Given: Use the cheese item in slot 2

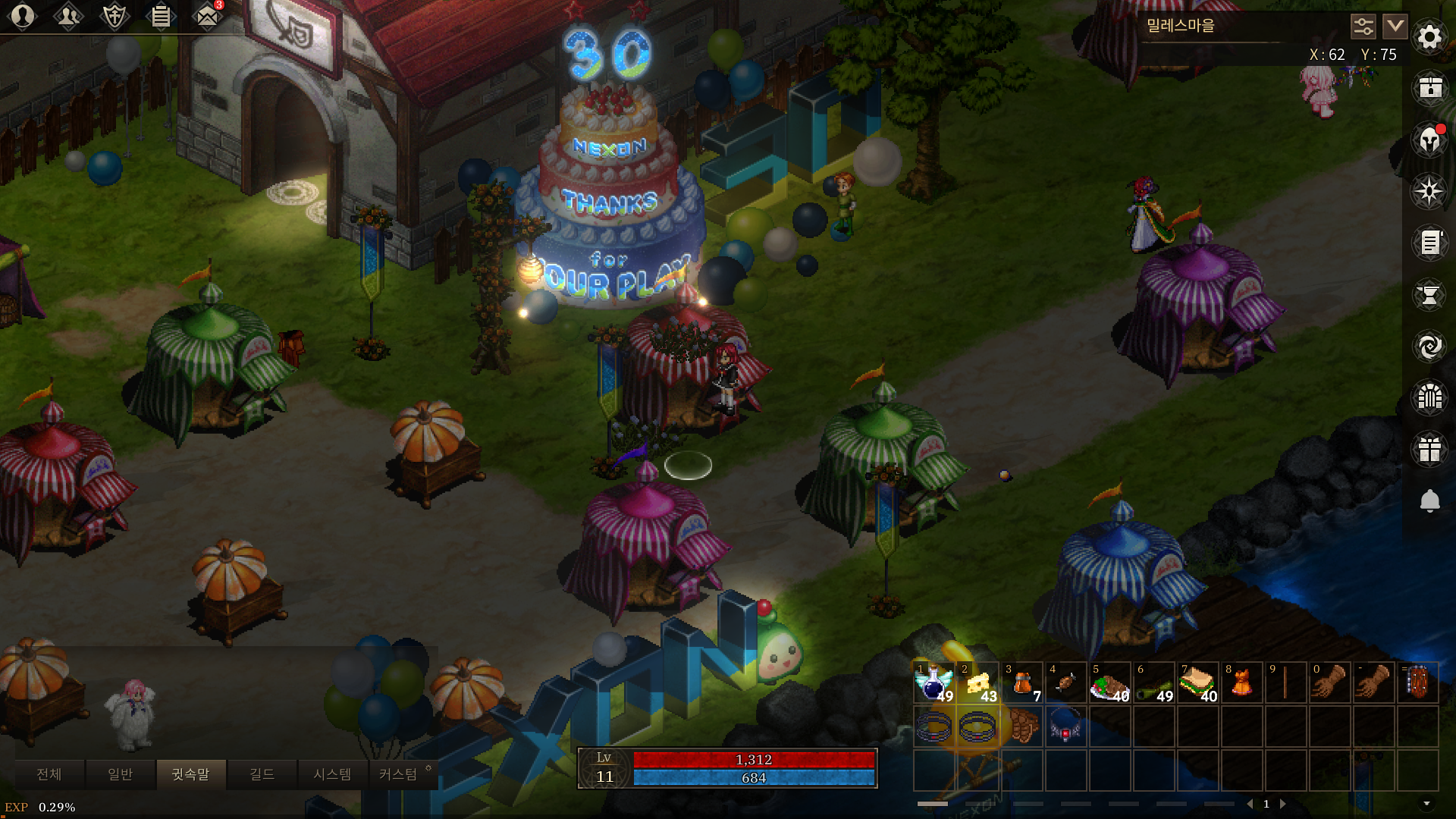Looking at the screenshot, I should click(978, 683).
